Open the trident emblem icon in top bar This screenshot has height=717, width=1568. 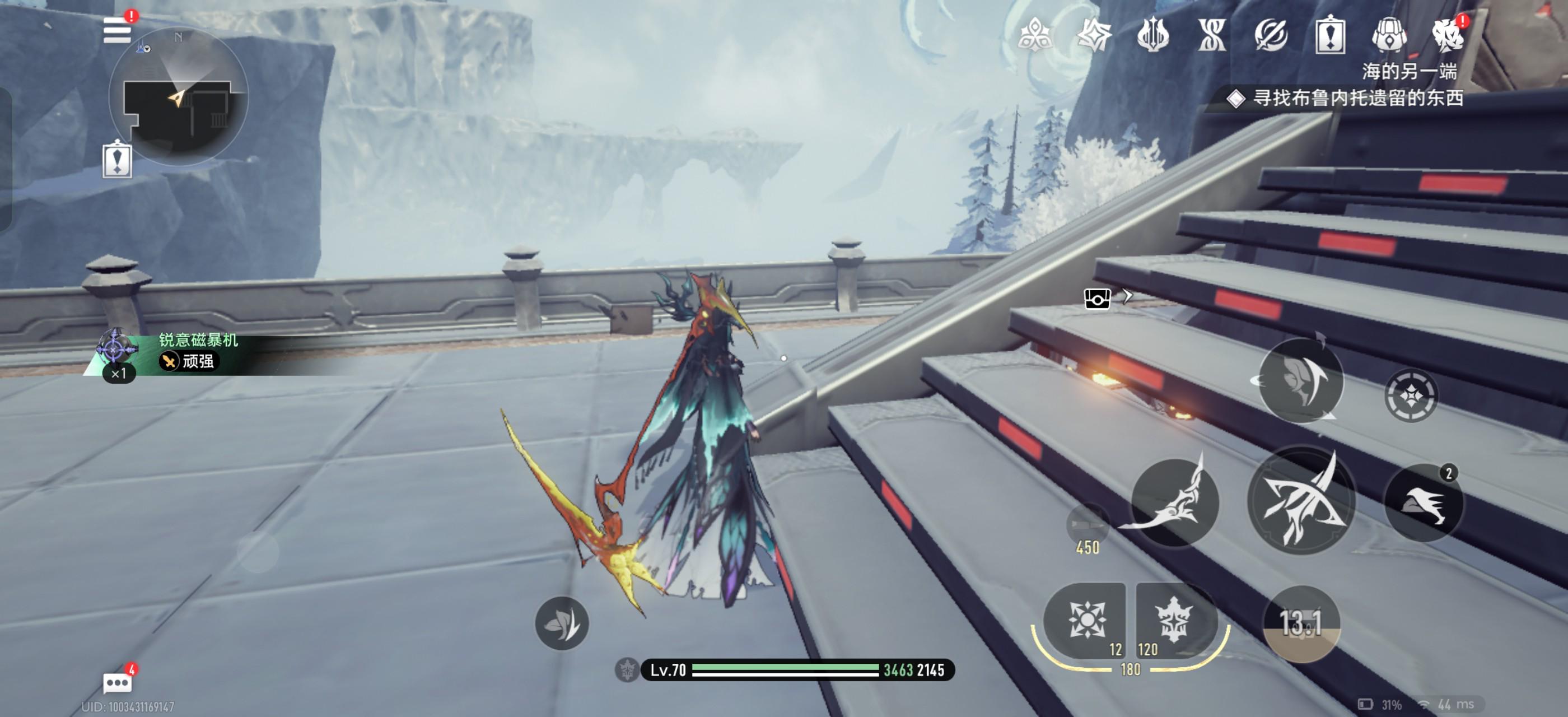tap(1152, 35)
